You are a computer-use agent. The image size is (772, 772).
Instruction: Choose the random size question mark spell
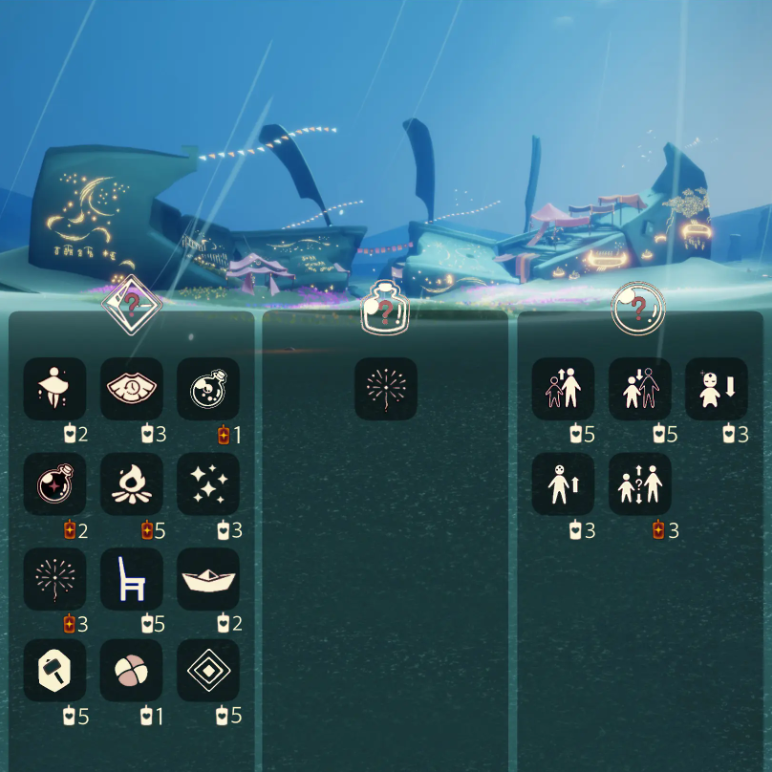(x=640, y=484)
